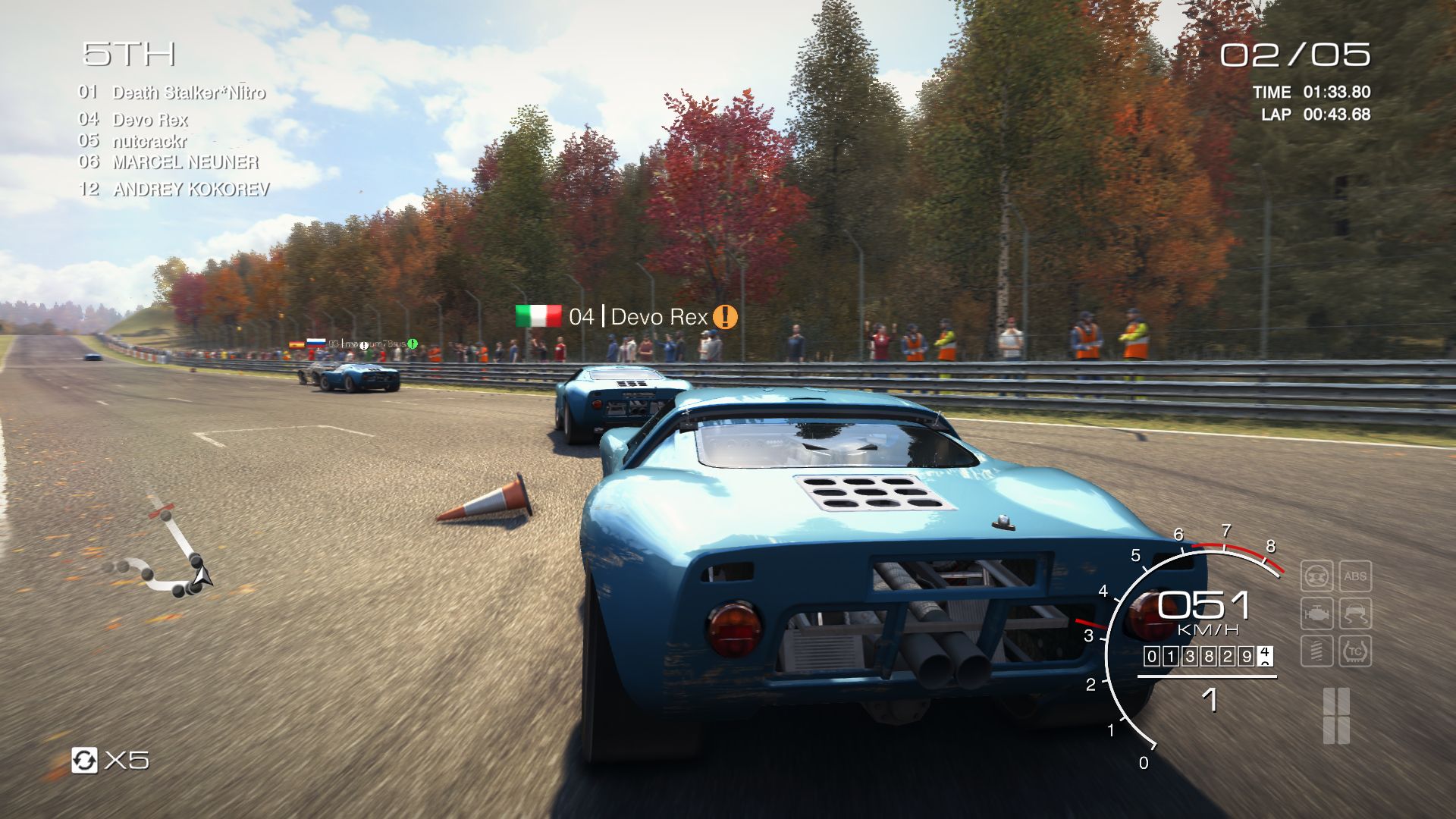Choose MARCEL NEUNER in the leaderboard

(185, 162)
